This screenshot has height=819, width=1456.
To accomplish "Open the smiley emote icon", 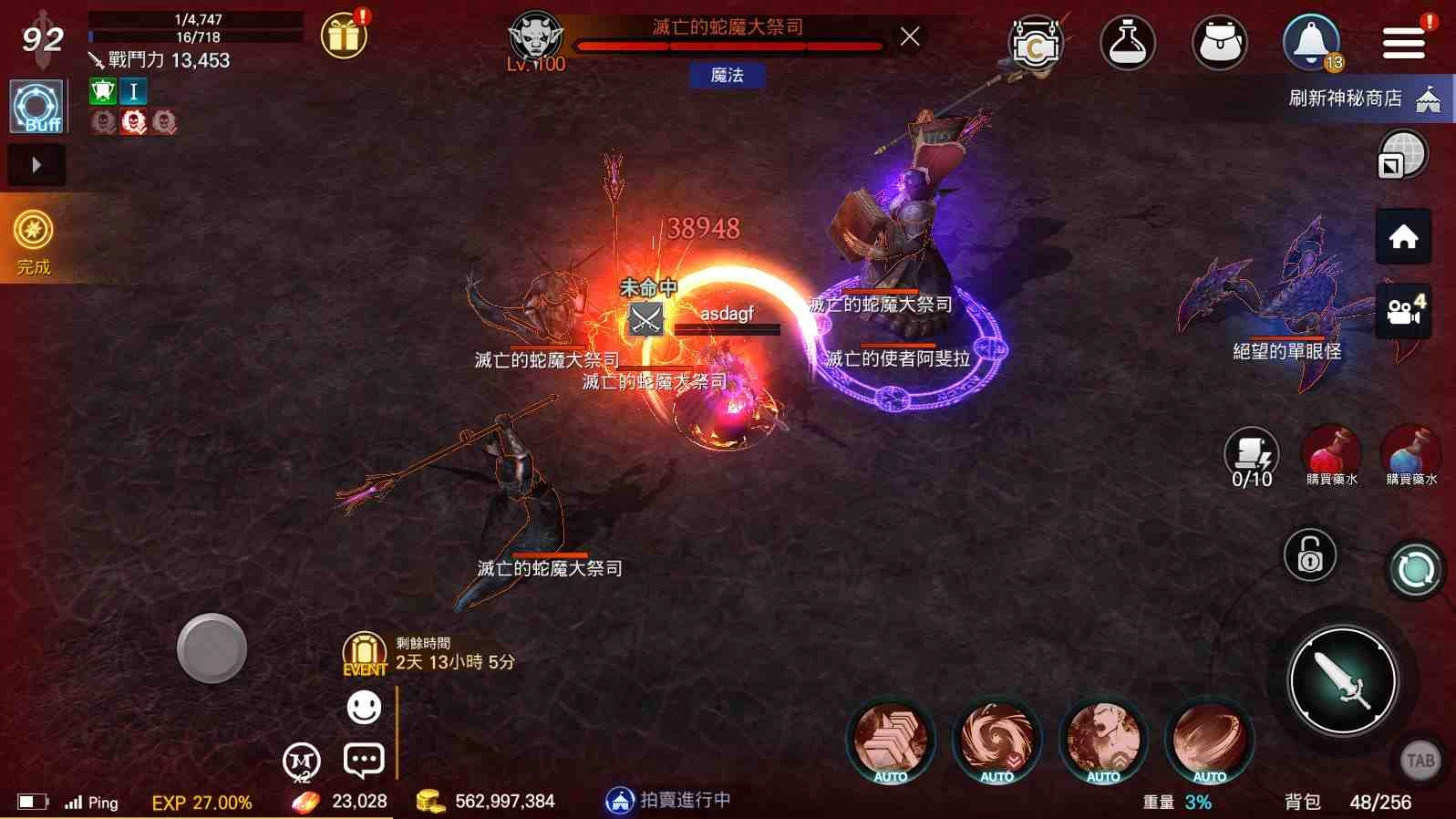I will pyautogui.click(x=365, y=706).
